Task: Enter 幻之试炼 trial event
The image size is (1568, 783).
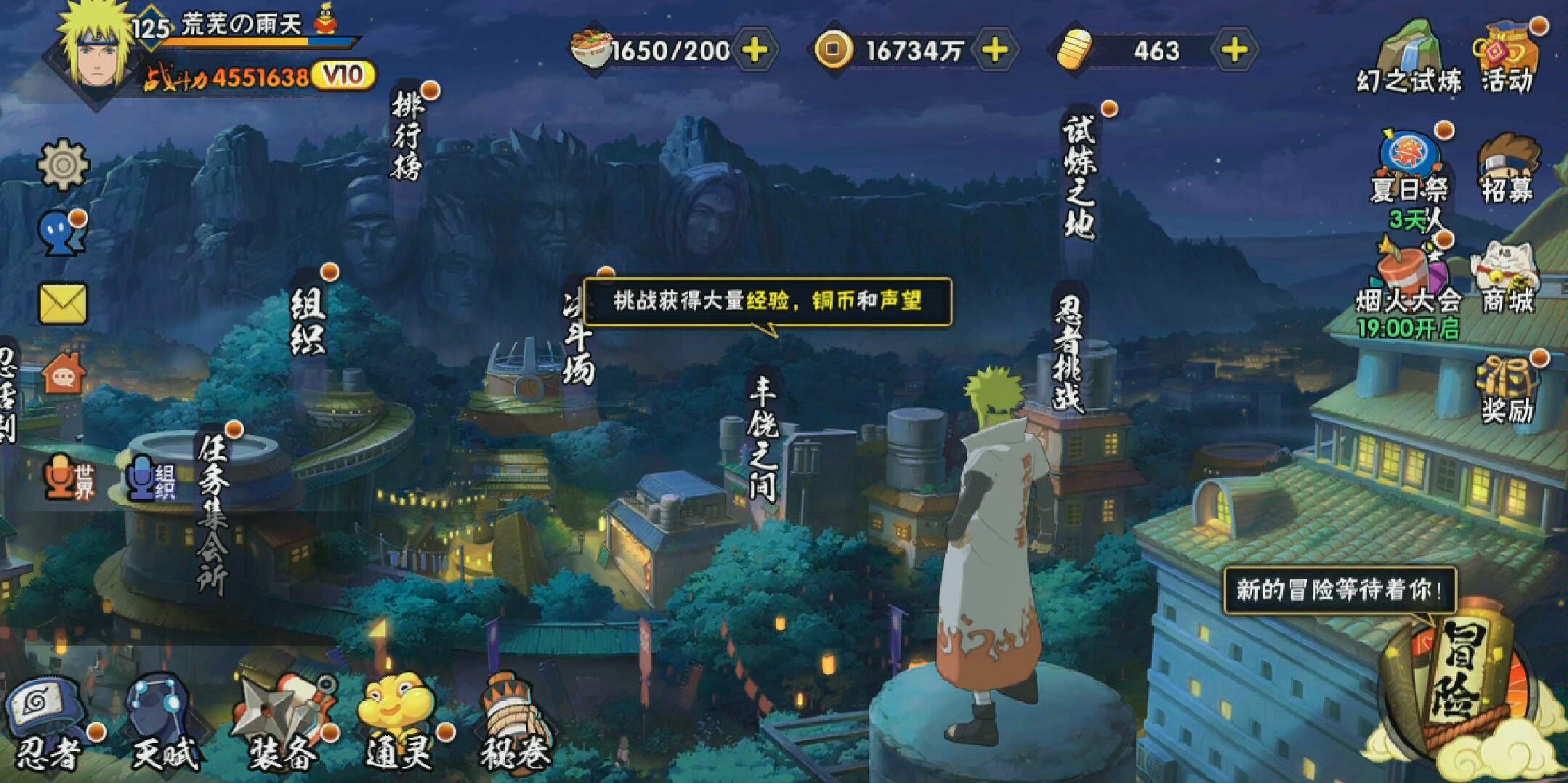Action: [1409, 58]
